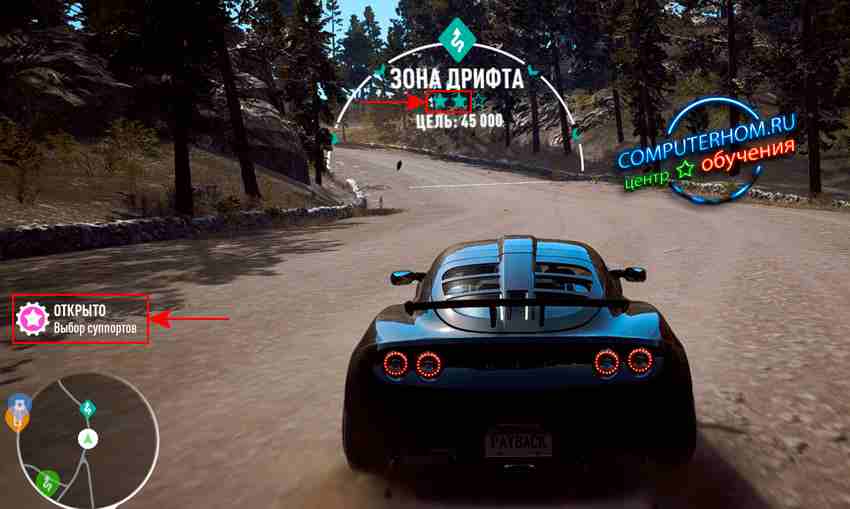Viewport: 850px width, 509px height.
Task: Click the ЗОНА ДРИФТА event title
Action: [456, 77]
